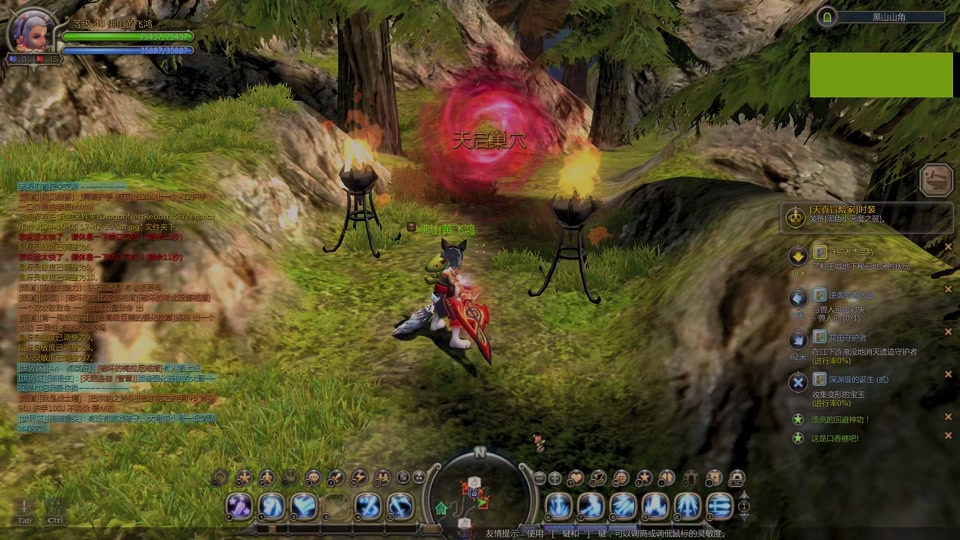960x540 pixels.
Task: Remove 深渊级的诞生 from the tracker
Action: pos(948,375)
